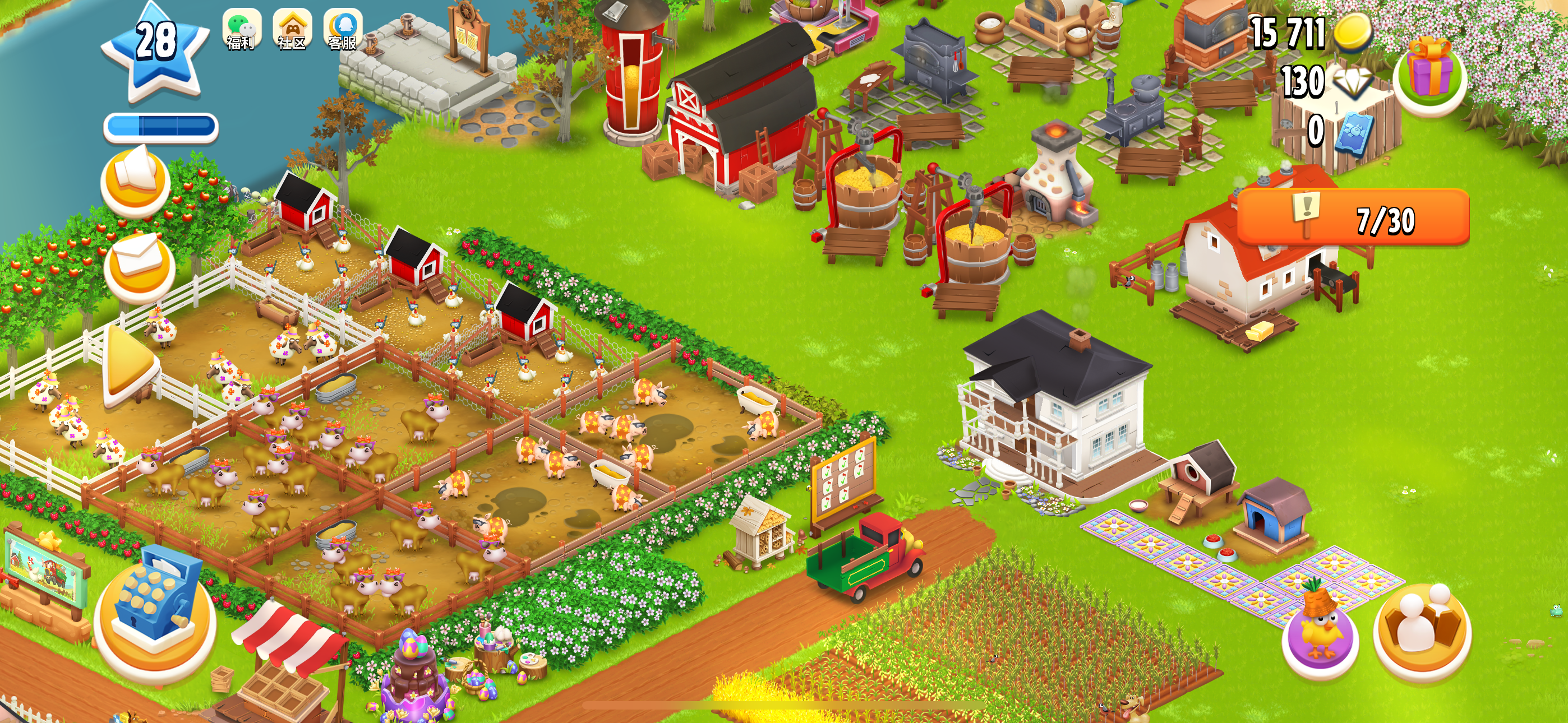The image size is (1568, 723).
Task: Click the gold coin currency icon
Action: 1353,31
